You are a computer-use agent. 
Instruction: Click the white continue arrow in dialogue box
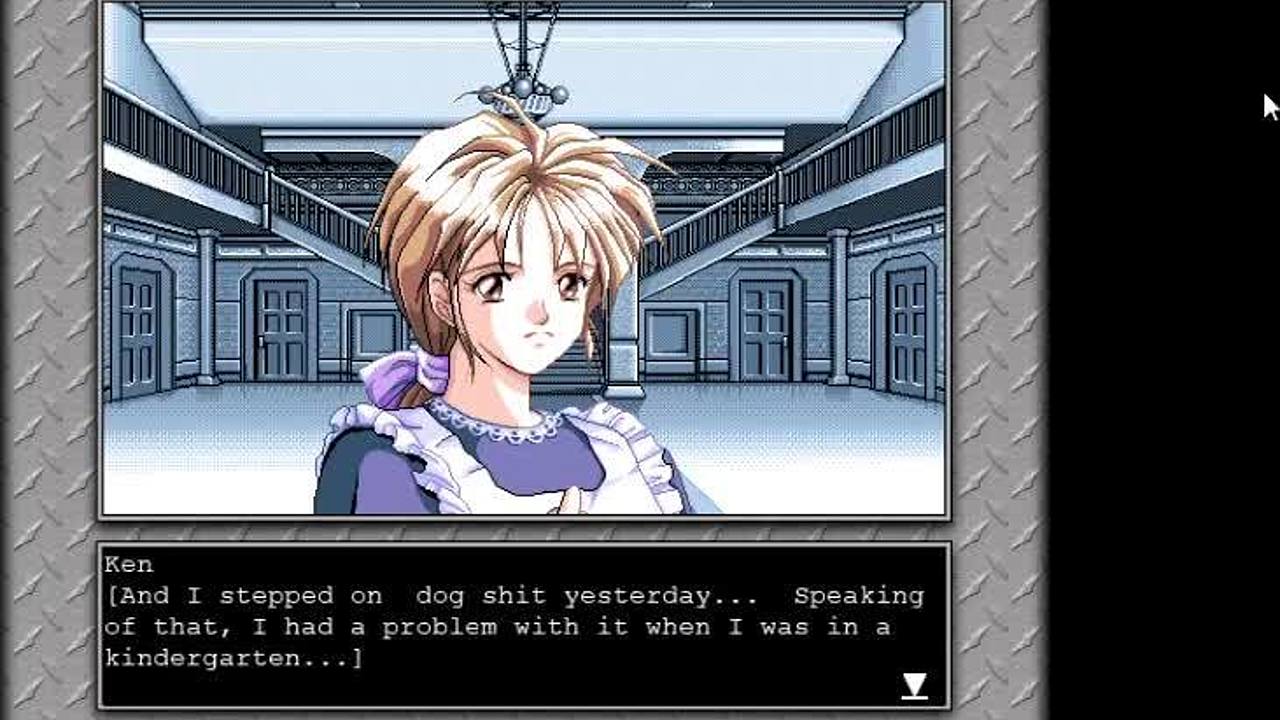914,685
